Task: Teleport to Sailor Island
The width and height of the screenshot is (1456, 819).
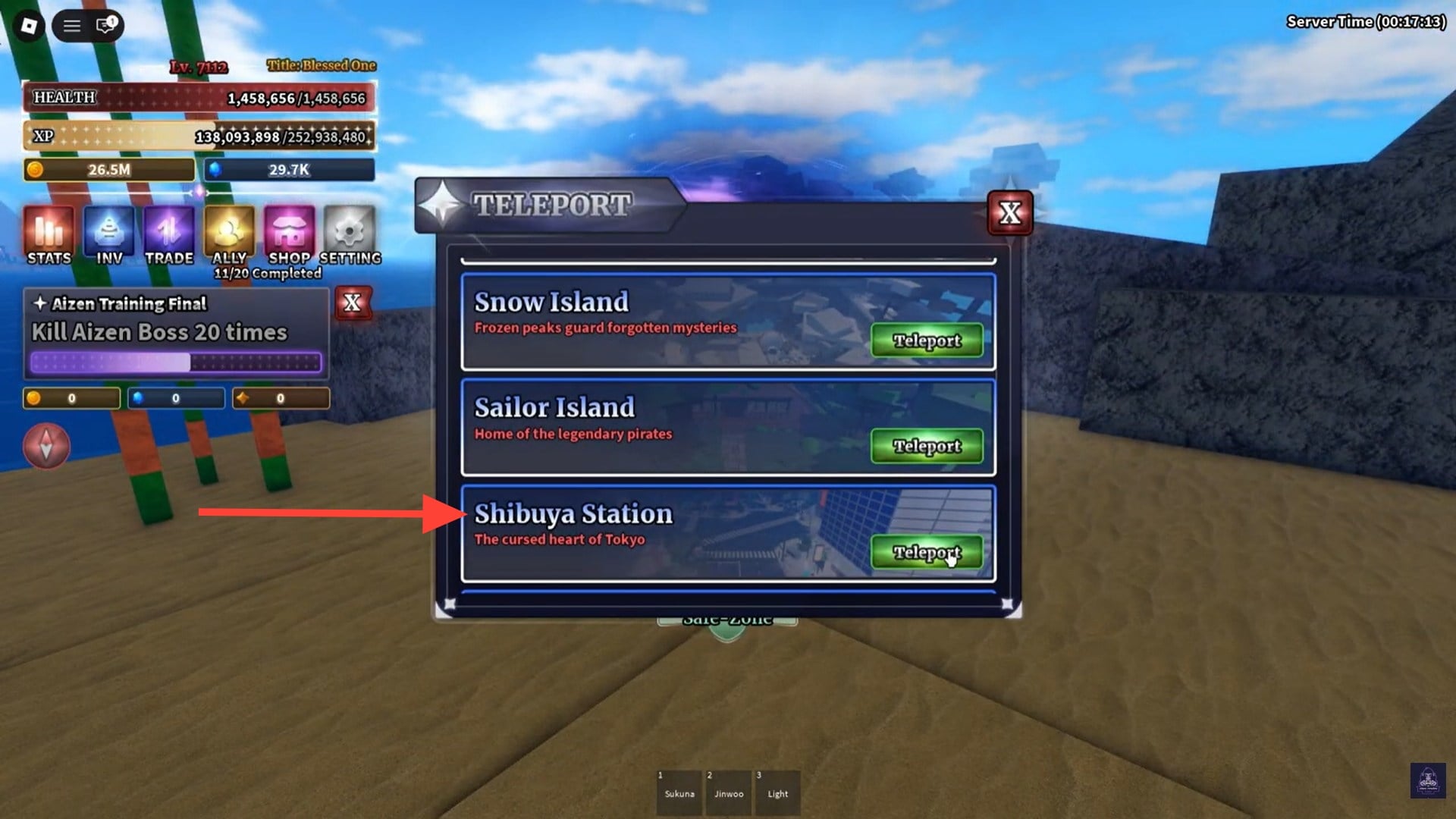Action: click(926, 447)
